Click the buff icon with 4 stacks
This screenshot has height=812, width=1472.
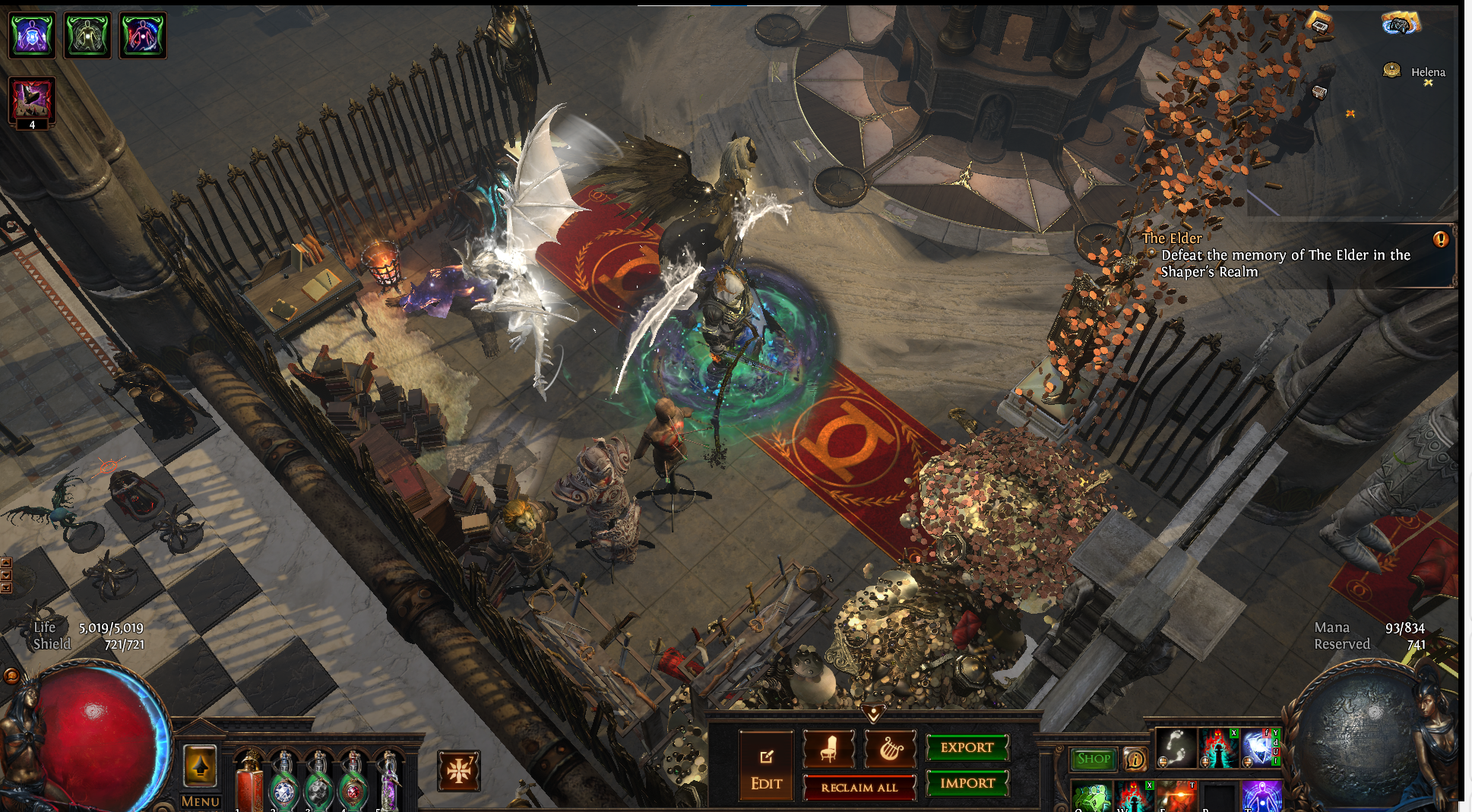point(31,102)
